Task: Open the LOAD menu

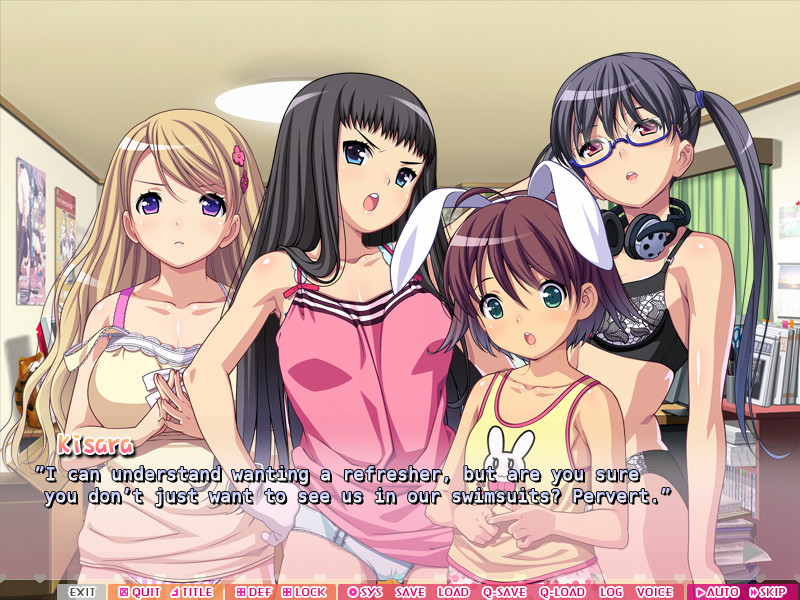Action: pos(453,592)
